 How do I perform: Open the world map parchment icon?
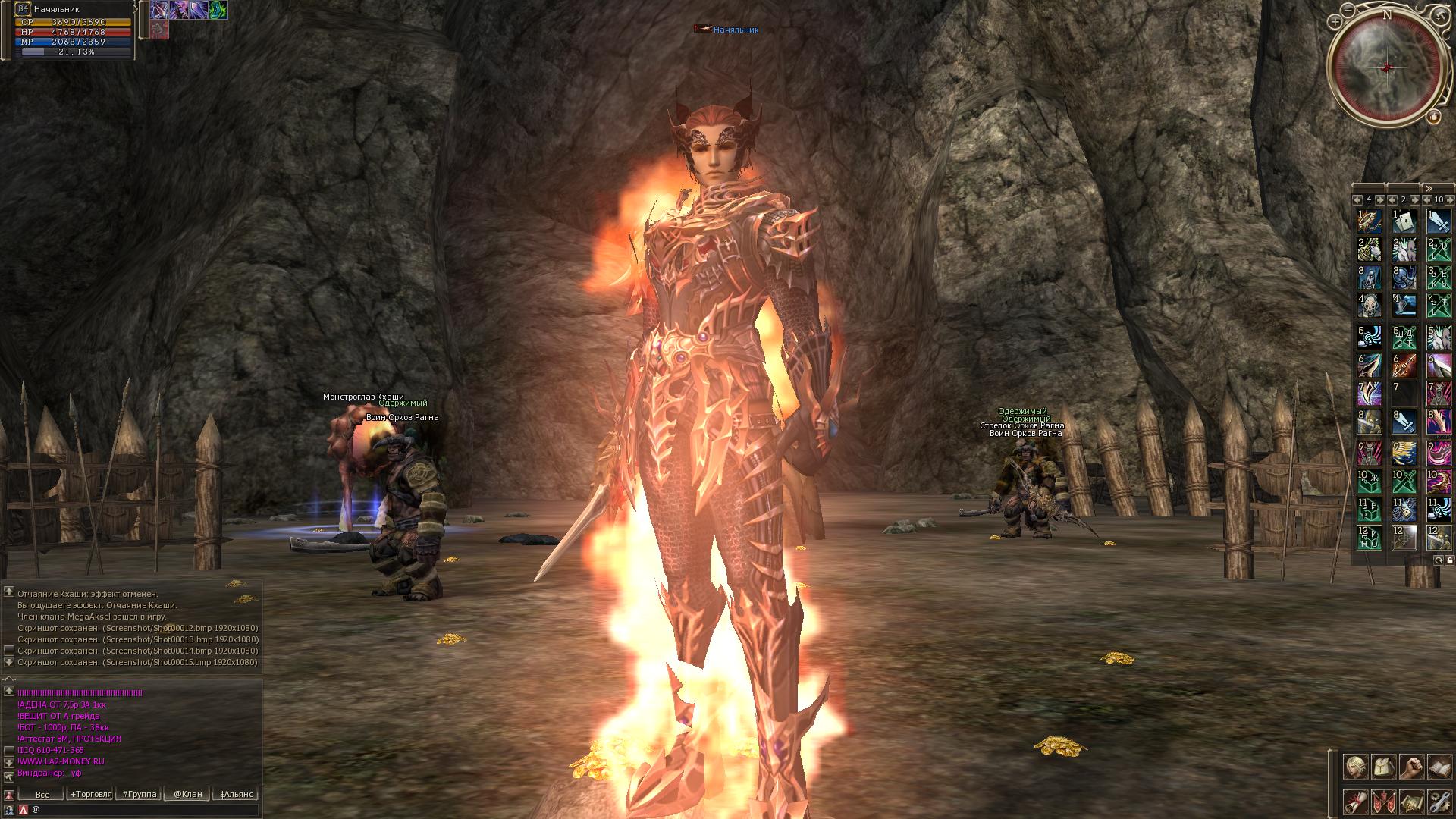[x=1410, y=802]
